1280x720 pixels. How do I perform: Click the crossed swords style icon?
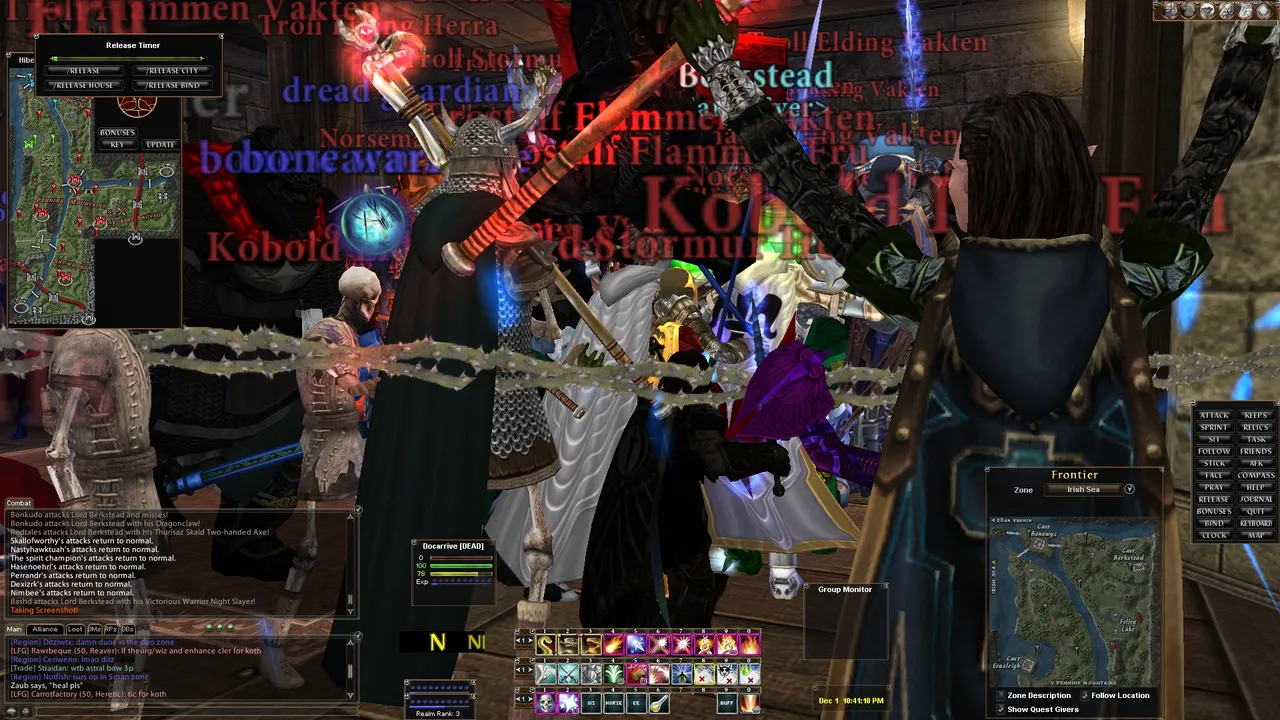[568, 674]
